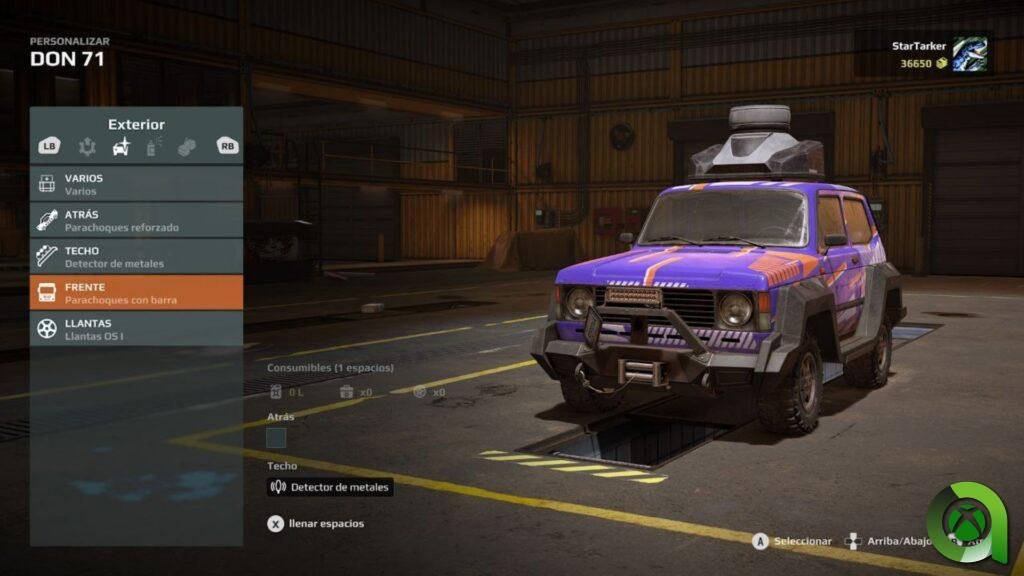Image resolution: width=1024 pixels, height=576 pixels.
Task: Open the Llantas OS I tires row
Action: (x=136, y=328)
